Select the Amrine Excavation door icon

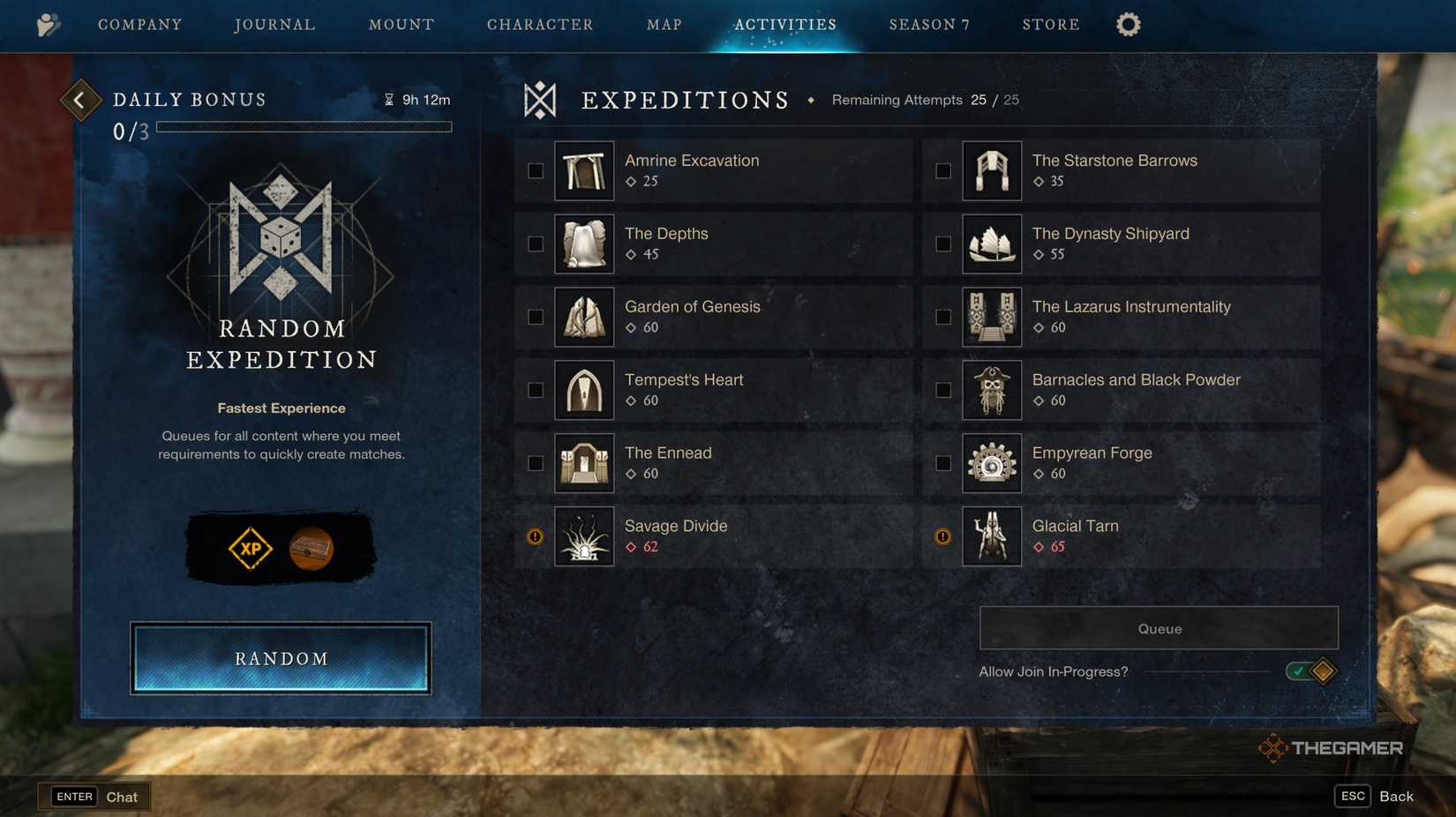click(583, 170)
